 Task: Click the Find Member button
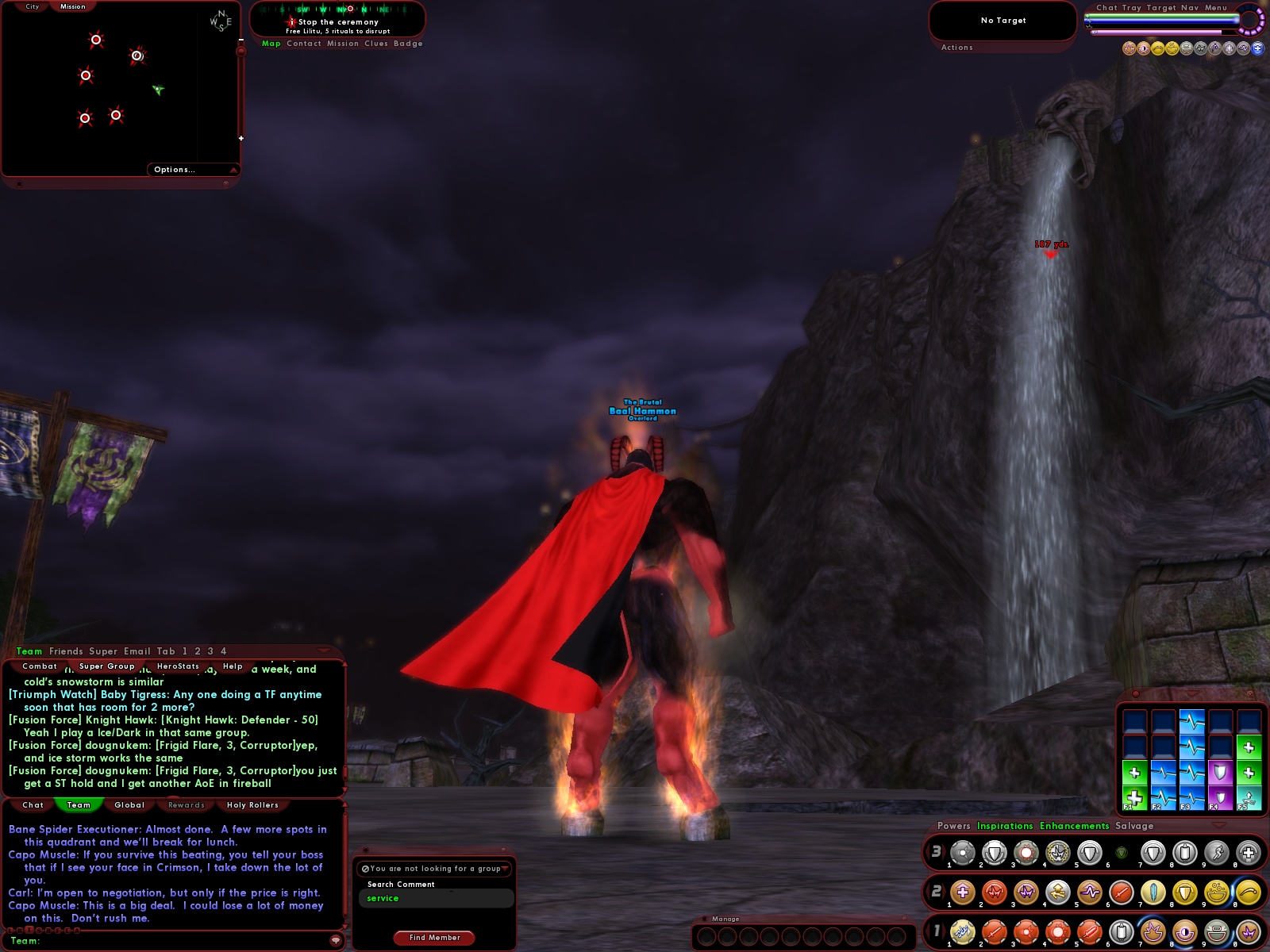(x=434, y=938)
